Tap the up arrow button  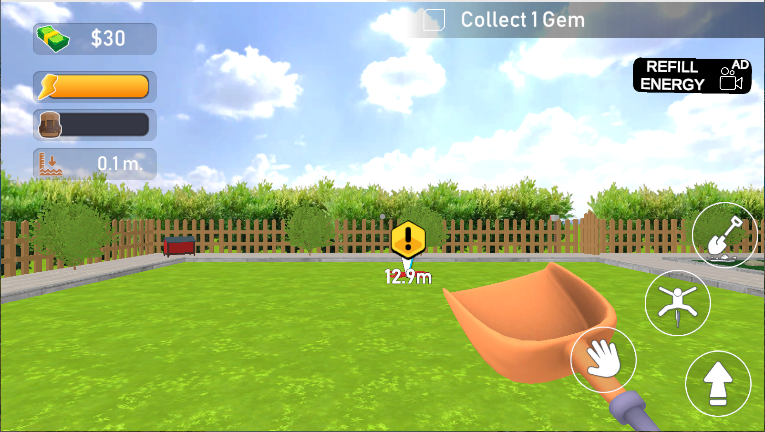(718, 383)
